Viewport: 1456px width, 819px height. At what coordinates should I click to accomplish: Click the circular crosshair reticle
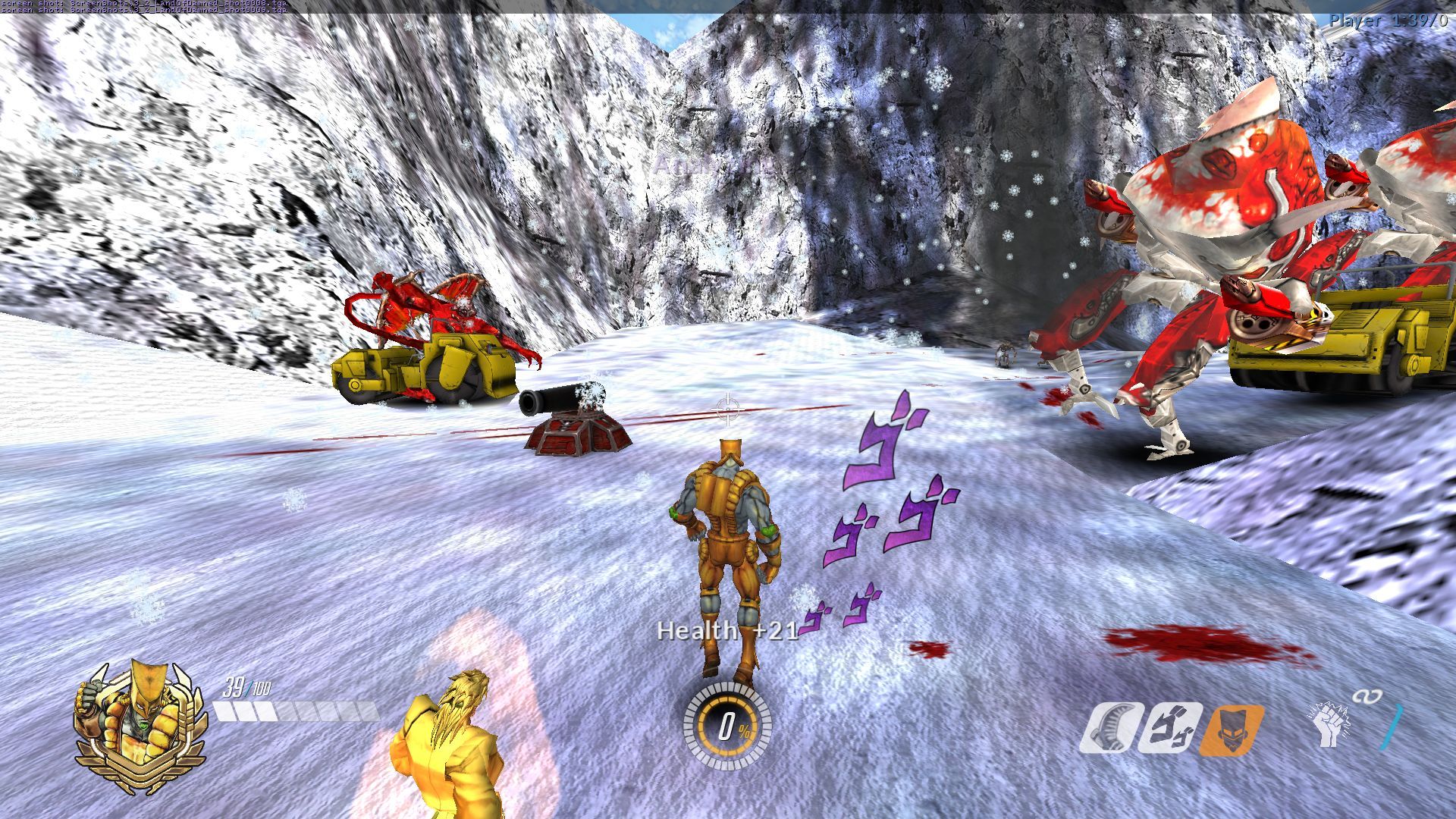click(727, 410)
